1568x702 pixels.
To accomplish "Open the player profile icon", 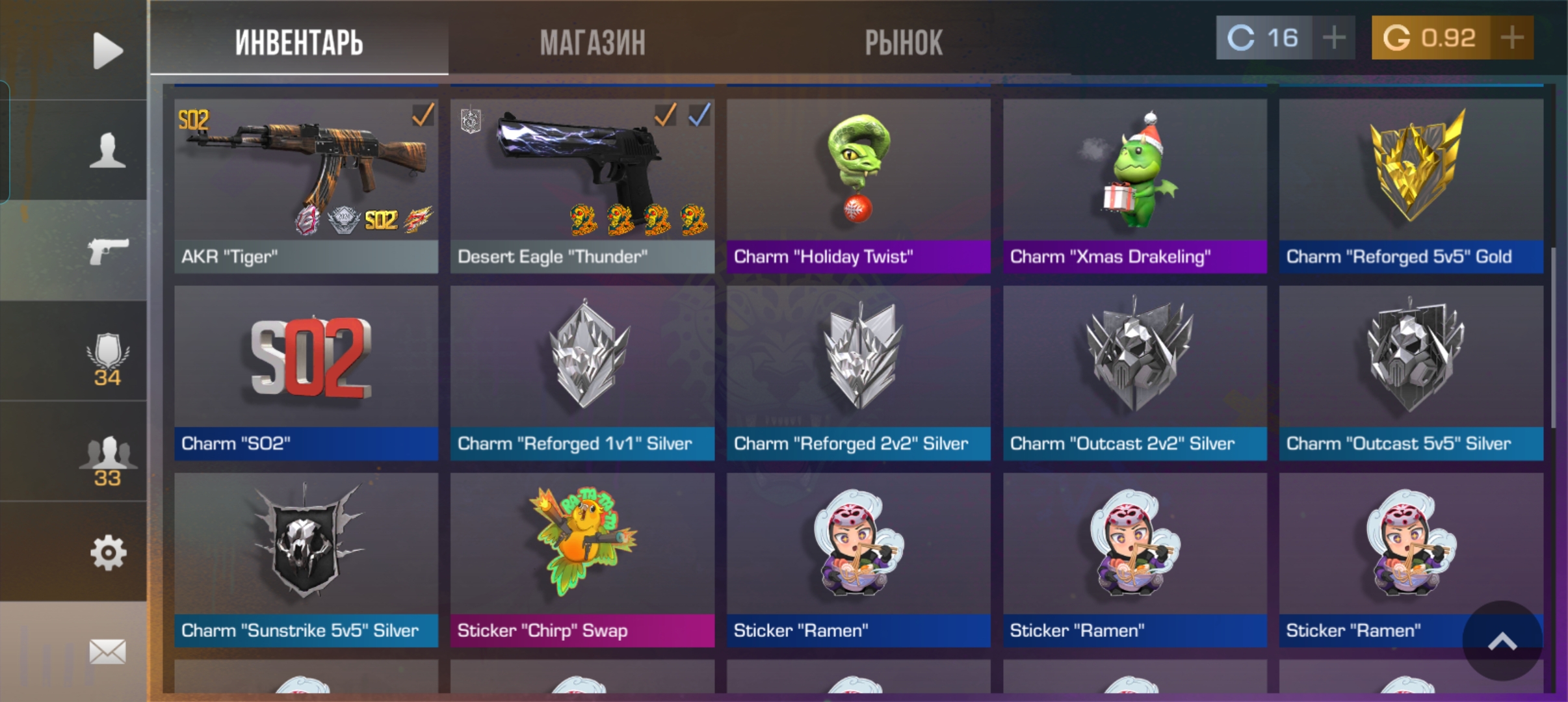I will click(107, 151).
